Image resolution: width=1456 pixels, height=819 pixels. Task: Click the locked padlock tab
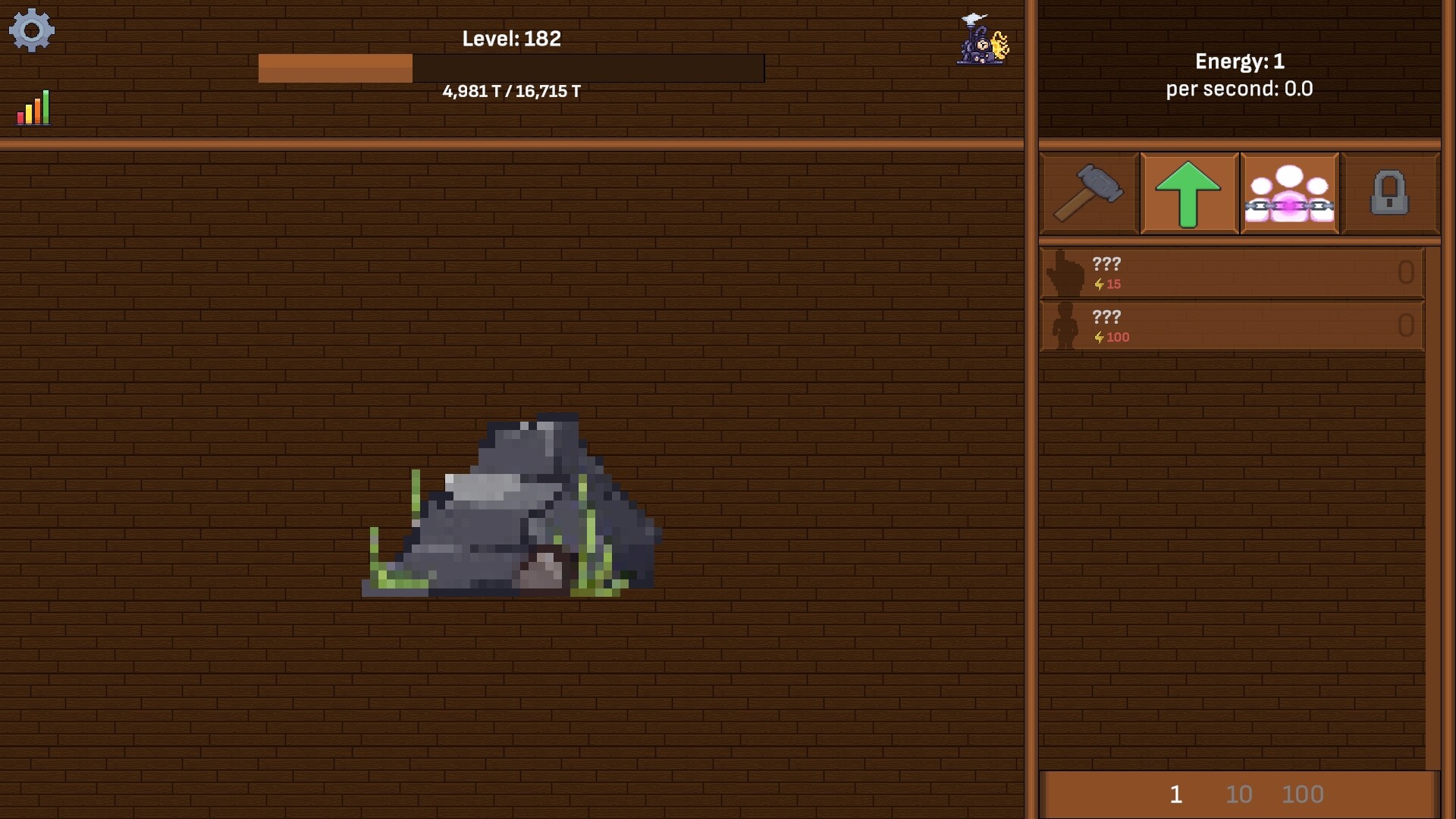[1389, 193]
